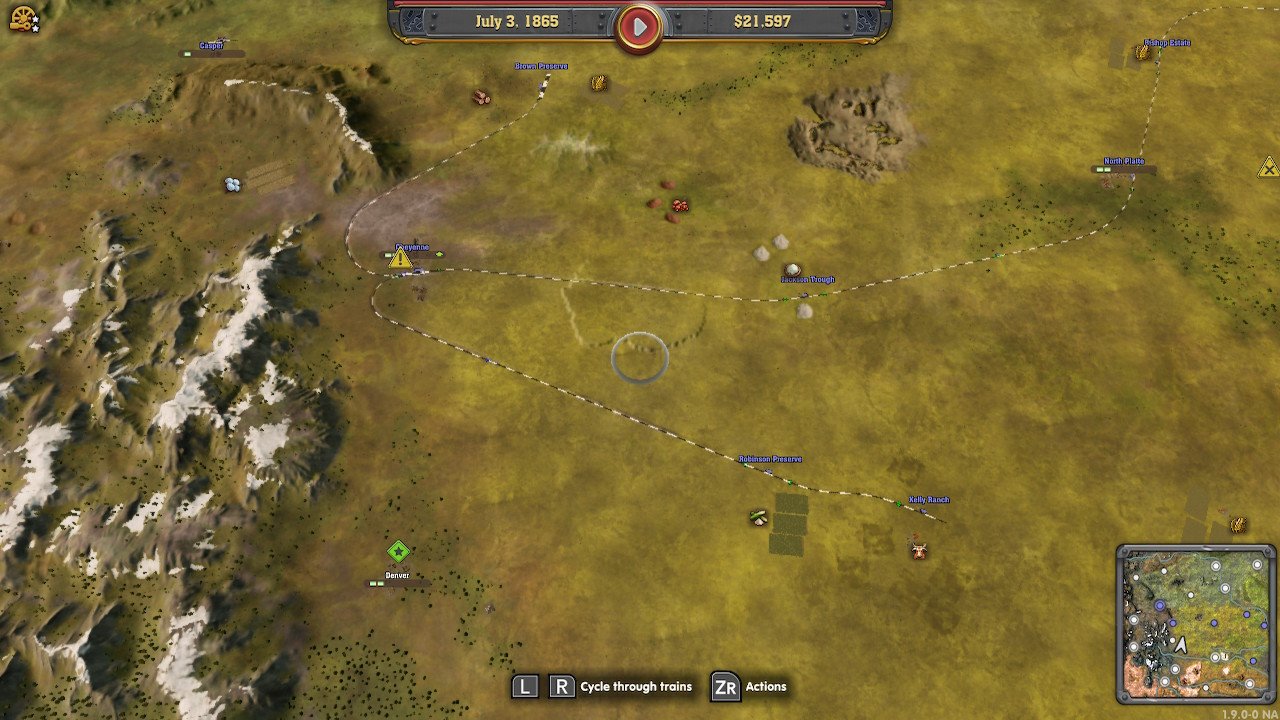
Task: Choose the Brown Preserve station label
Action: [x=541, y=66]
